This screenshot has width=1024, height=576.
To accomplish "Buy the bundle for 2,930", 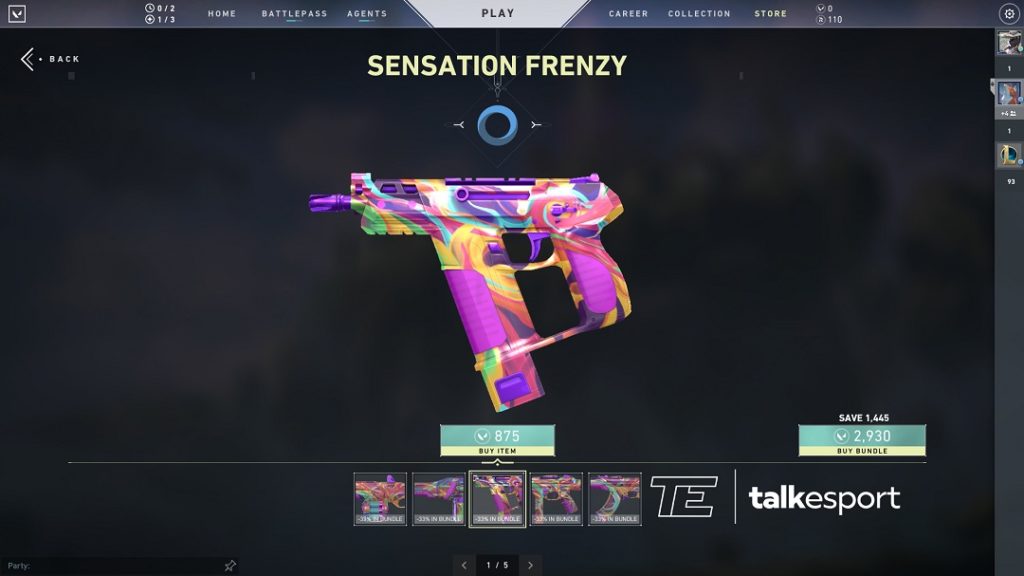I will pos(861,440).
